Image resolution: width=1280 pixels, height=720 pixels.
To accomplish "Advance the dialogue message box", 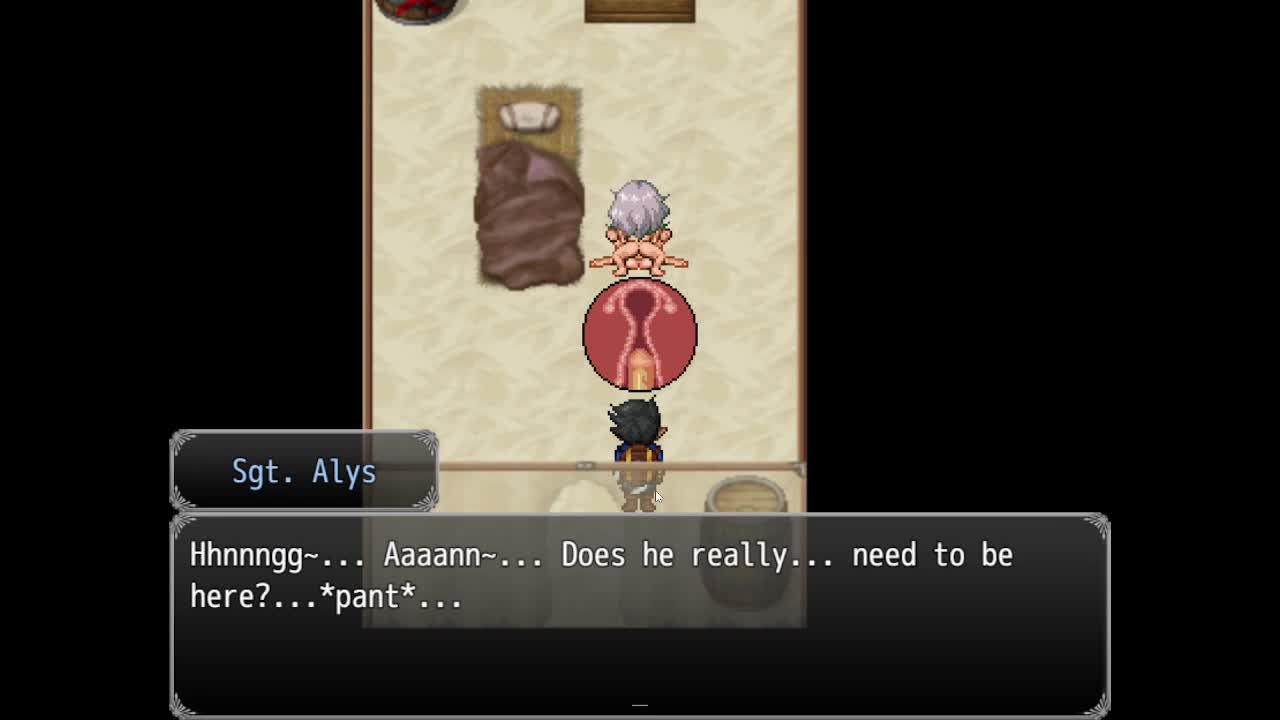I will [639, 614].
